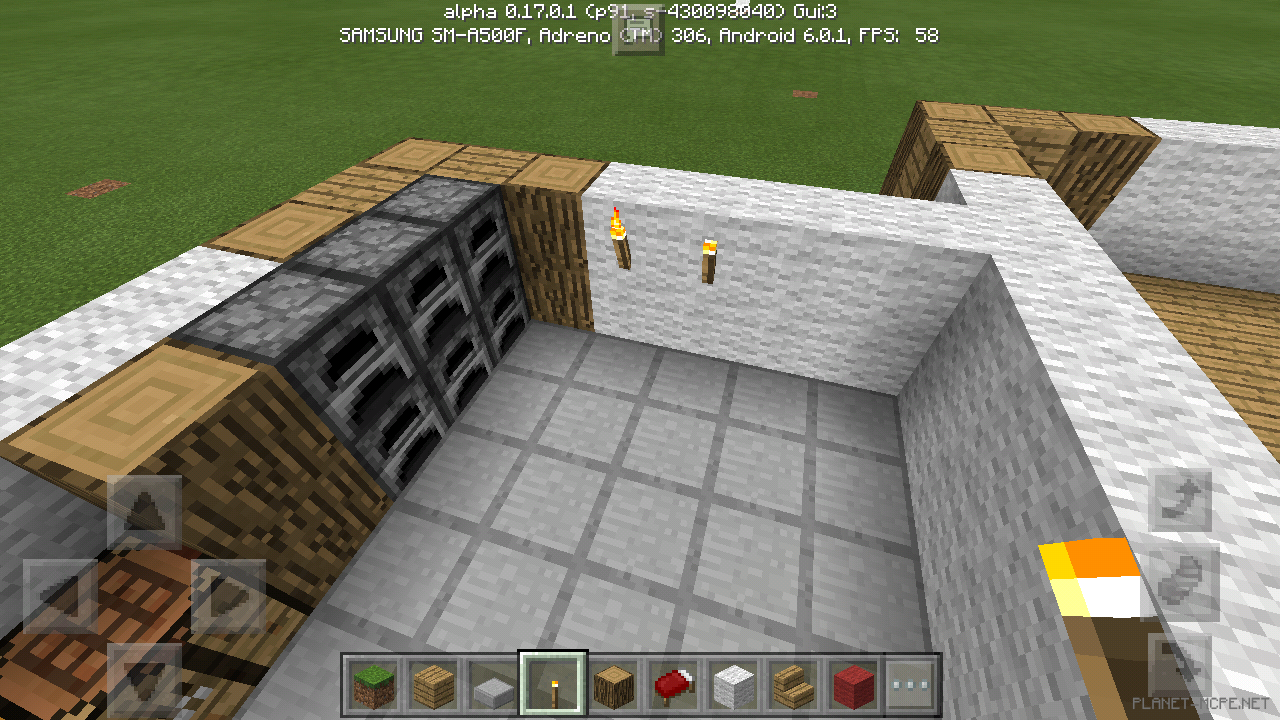Select the oak planks hotbar slot
Image resolution: width=1280 pixels, height=720 pixels.
tap(435, 685)
